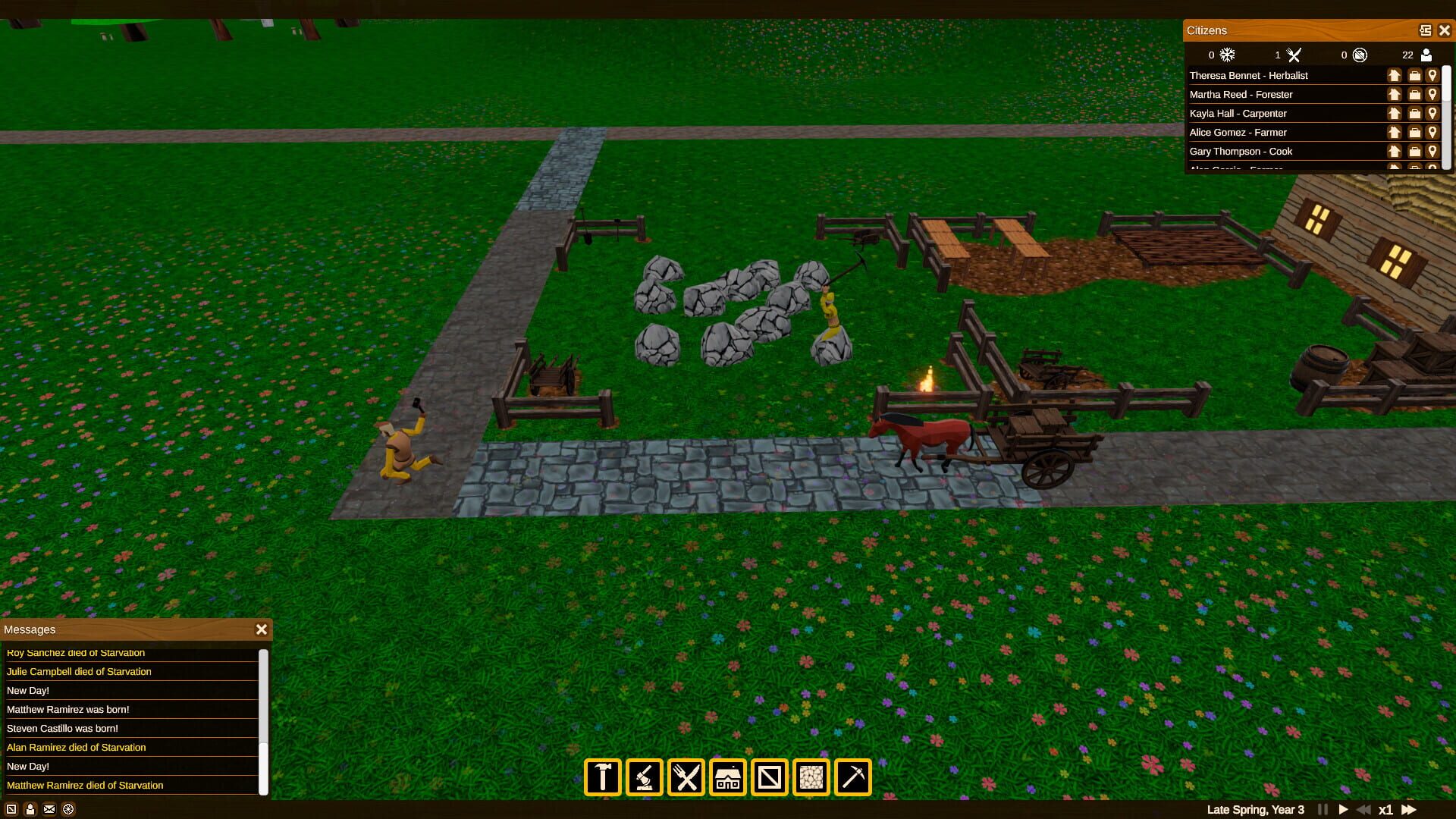1456x819 pixels.
Task: Click the homeless counter icon showing 0
Action: [x=1360, y=55]
